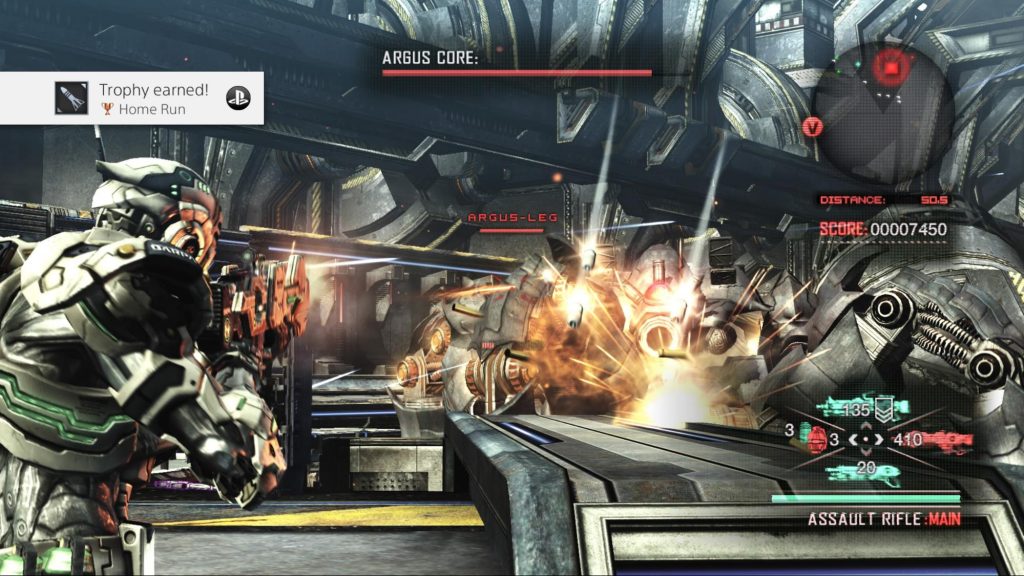
Task: Click the PlayStation logo on the trophy popup
Action: pyautogui.click(x=237, y=98)
